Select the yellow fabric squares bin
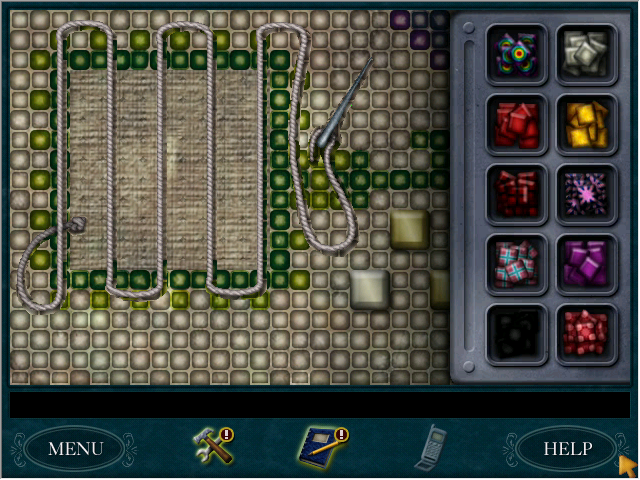The height and width of the screenshot is (480, 640). [x=585, y=123]
